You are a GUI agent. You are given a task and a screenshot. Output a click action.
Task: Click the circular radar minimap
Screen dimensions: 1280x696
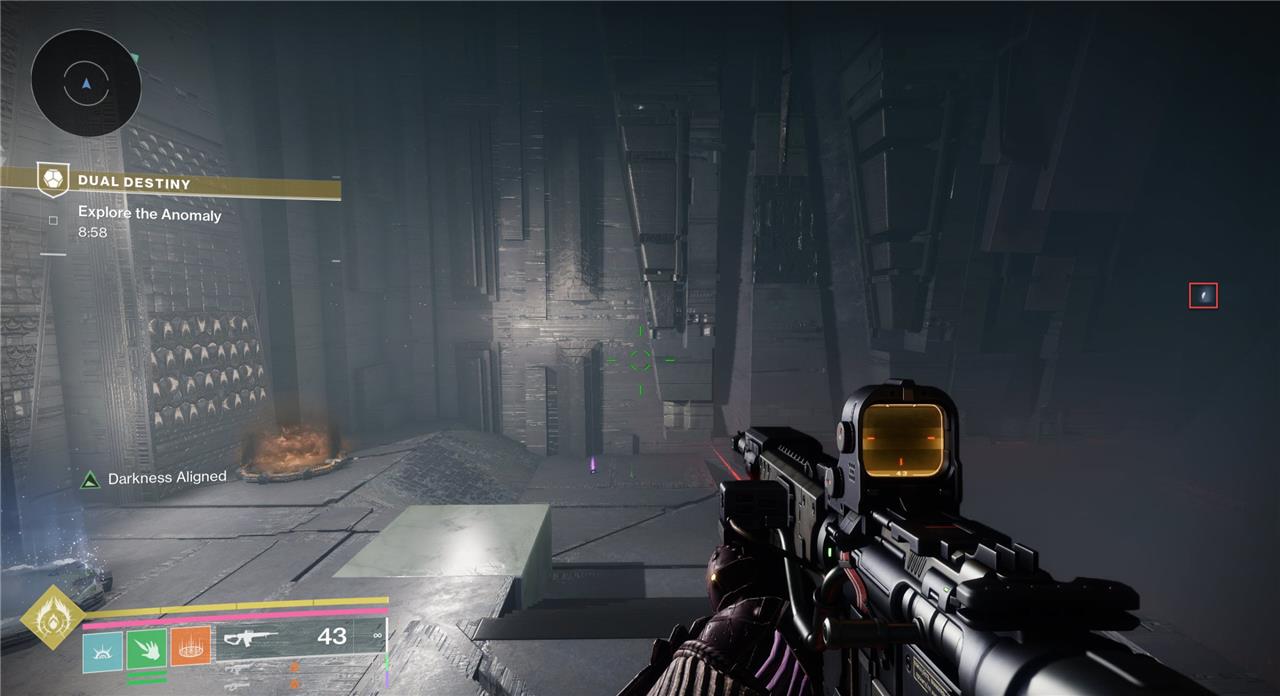point(86,83)
